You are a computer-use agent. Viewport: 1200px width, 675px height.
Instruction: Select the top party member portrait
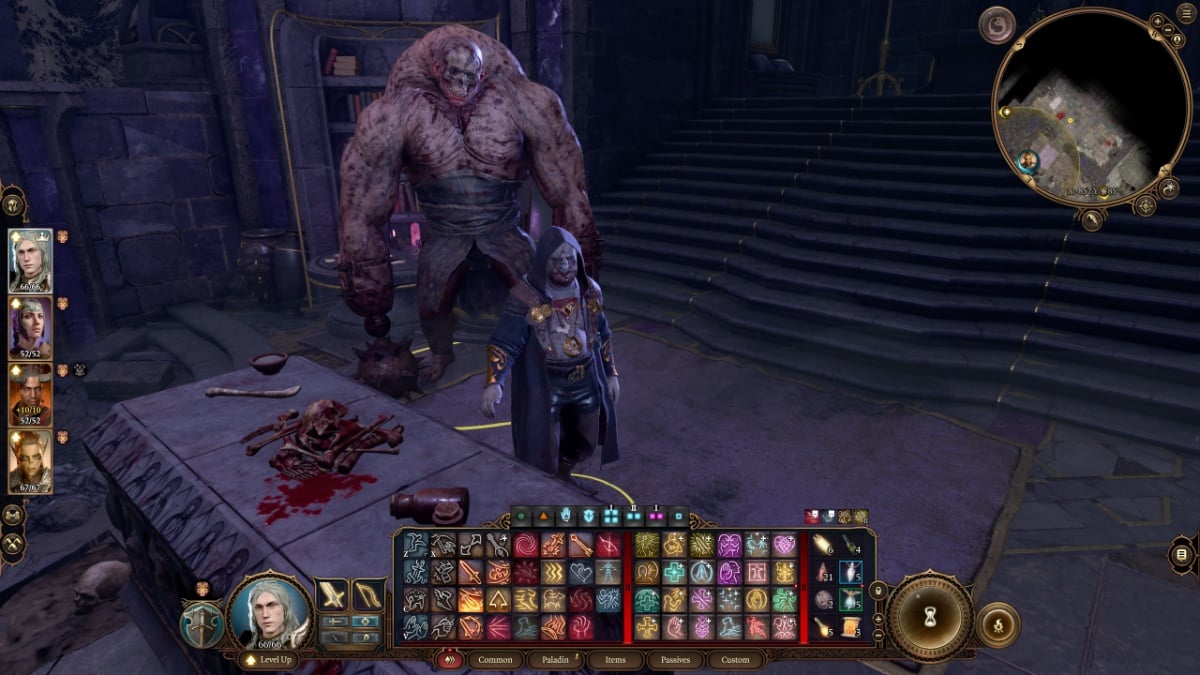(x=30, y=260)
